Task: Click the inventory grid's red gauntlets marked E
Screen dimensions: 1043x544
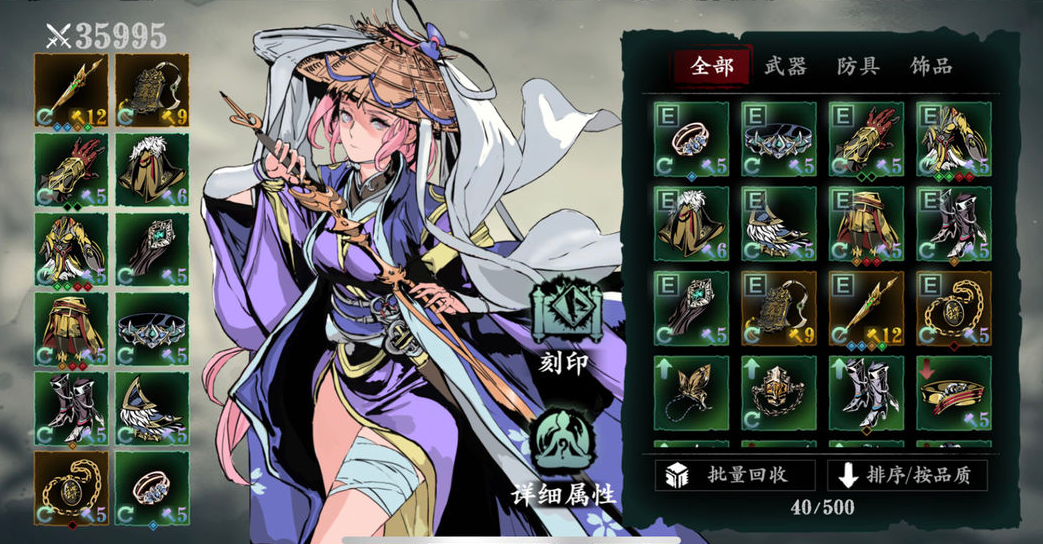Action: pos(866,140)
